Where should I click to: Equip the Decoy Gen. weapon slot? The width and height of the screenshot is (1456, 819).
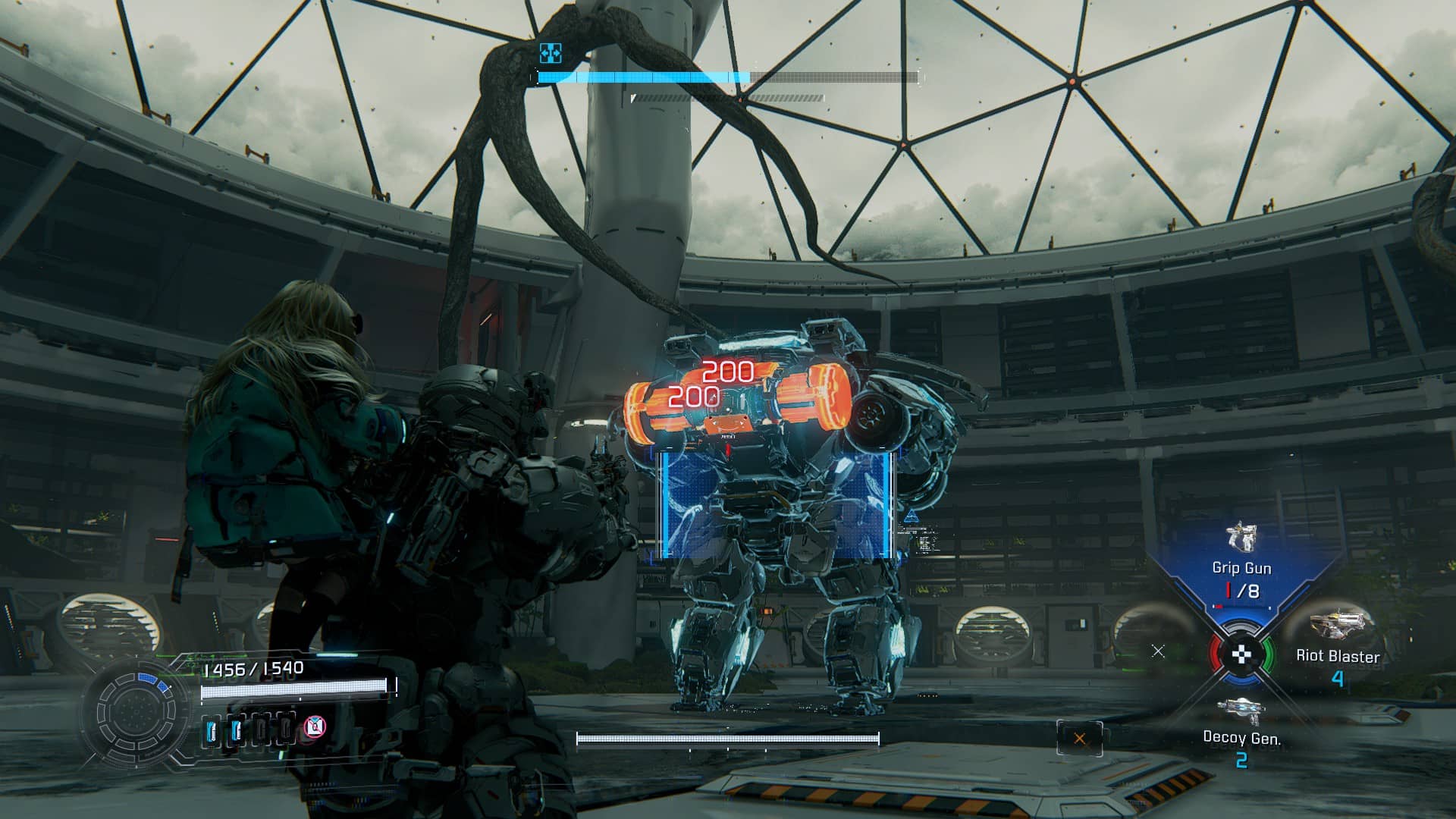1241,728
